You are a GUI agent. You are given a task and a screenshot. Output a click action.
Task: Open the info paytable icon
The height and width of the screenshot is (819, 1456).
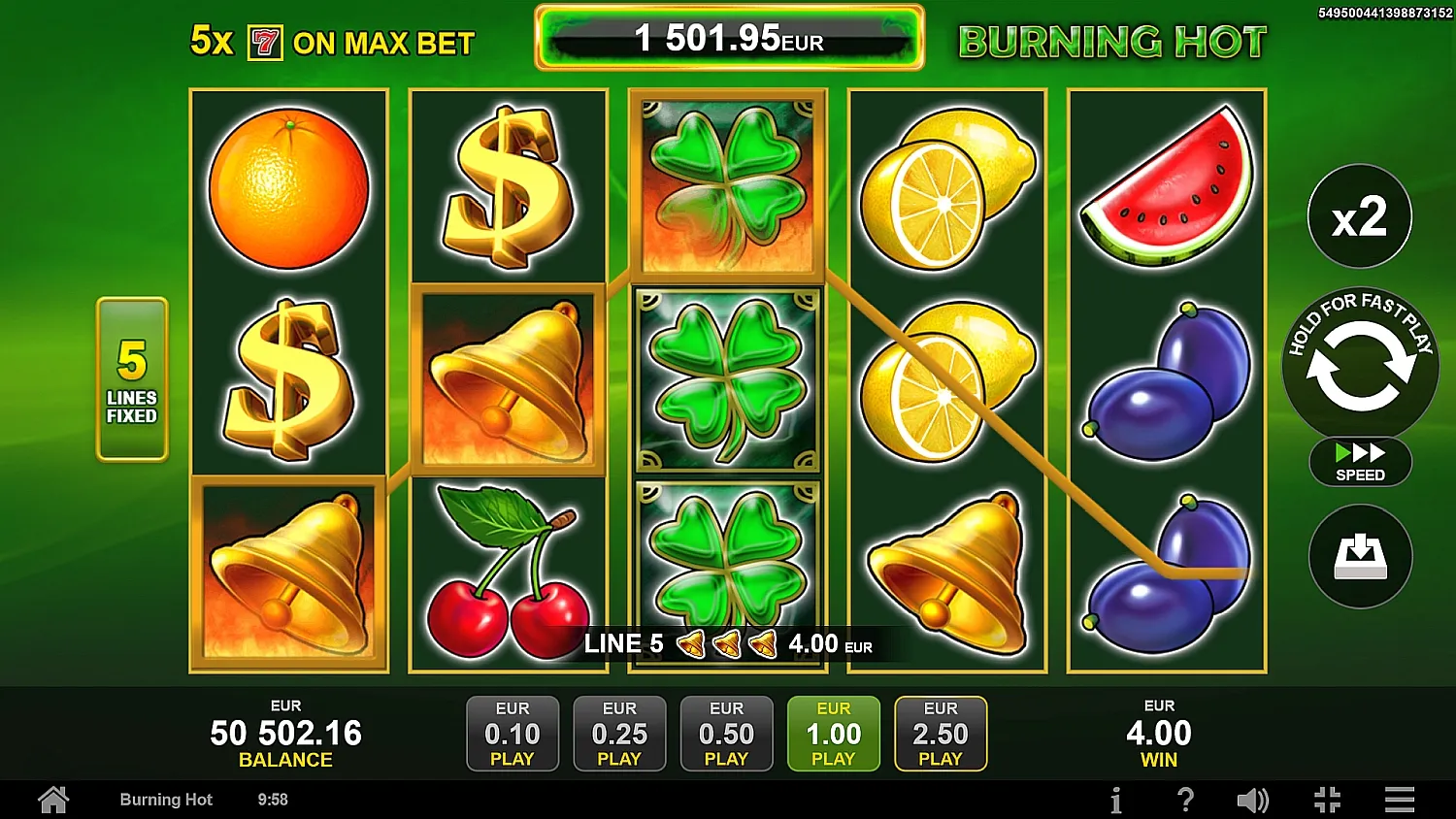click(x=1116, y=800)
